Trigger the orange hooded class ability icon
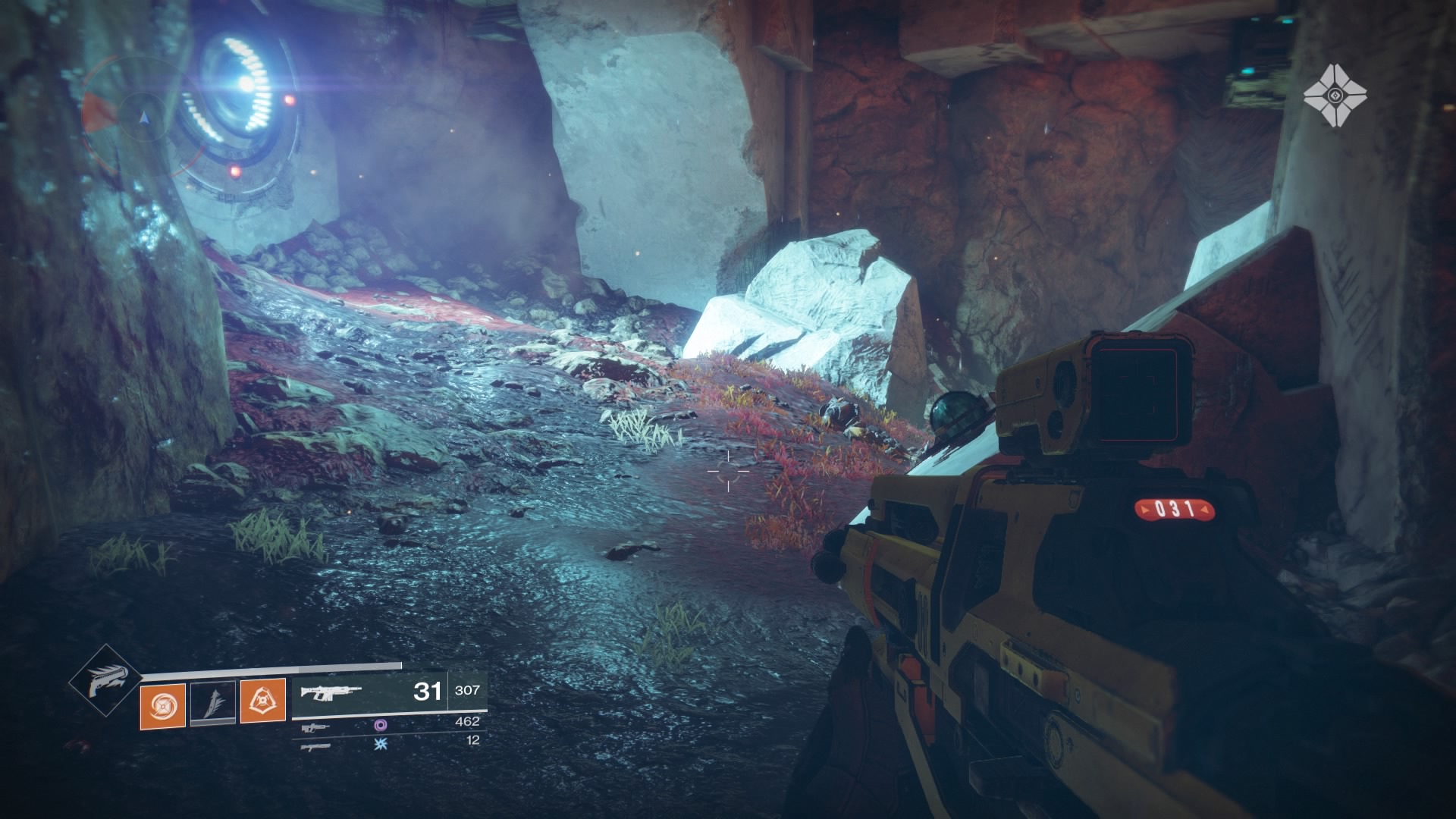The width and height of the screenshot is (1456, 819). click(x=263, y=701)
